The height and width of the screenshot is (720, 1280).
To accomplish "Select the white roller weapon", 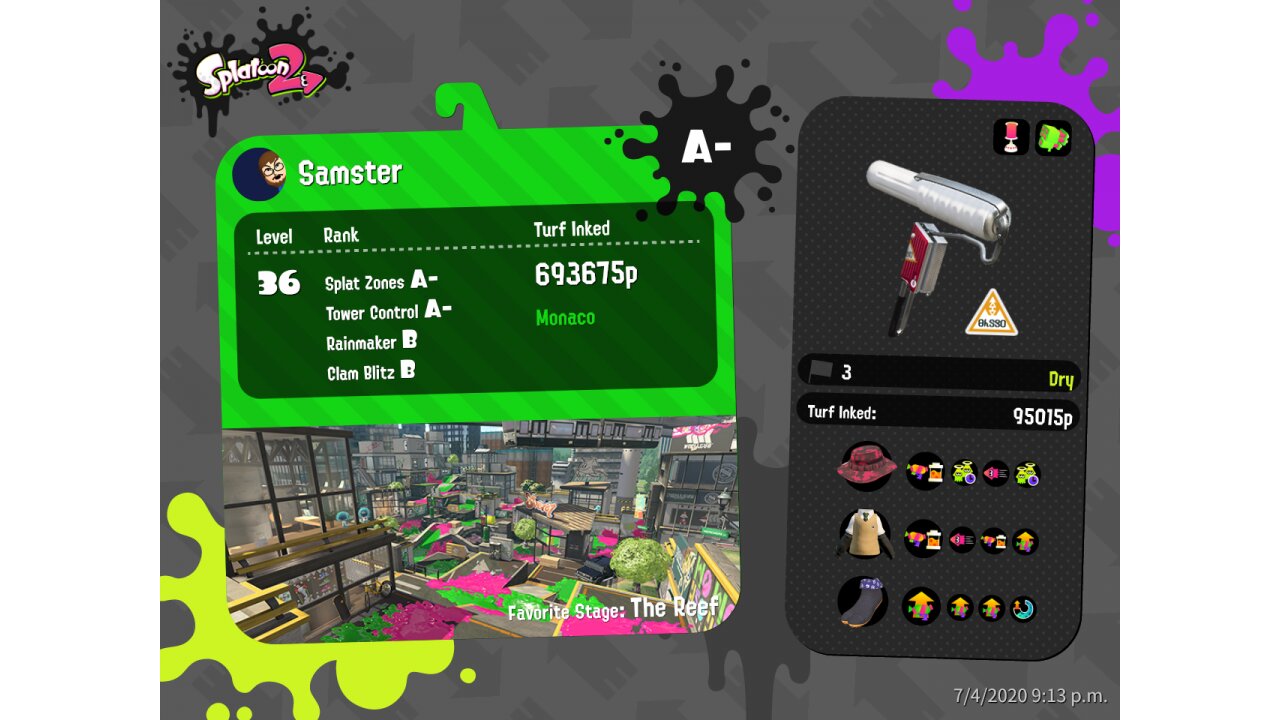I will point(937,235).
